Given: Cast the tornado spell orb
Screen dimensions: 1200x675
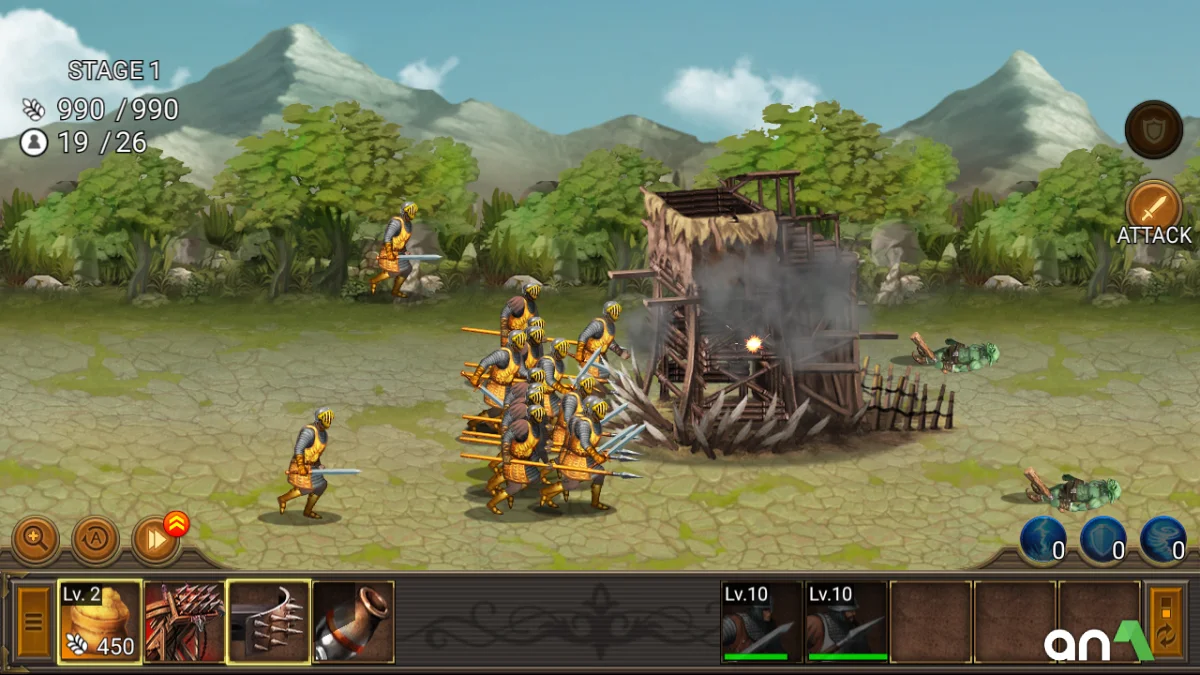Looking at the screenshot, I should coord(1163,540).
